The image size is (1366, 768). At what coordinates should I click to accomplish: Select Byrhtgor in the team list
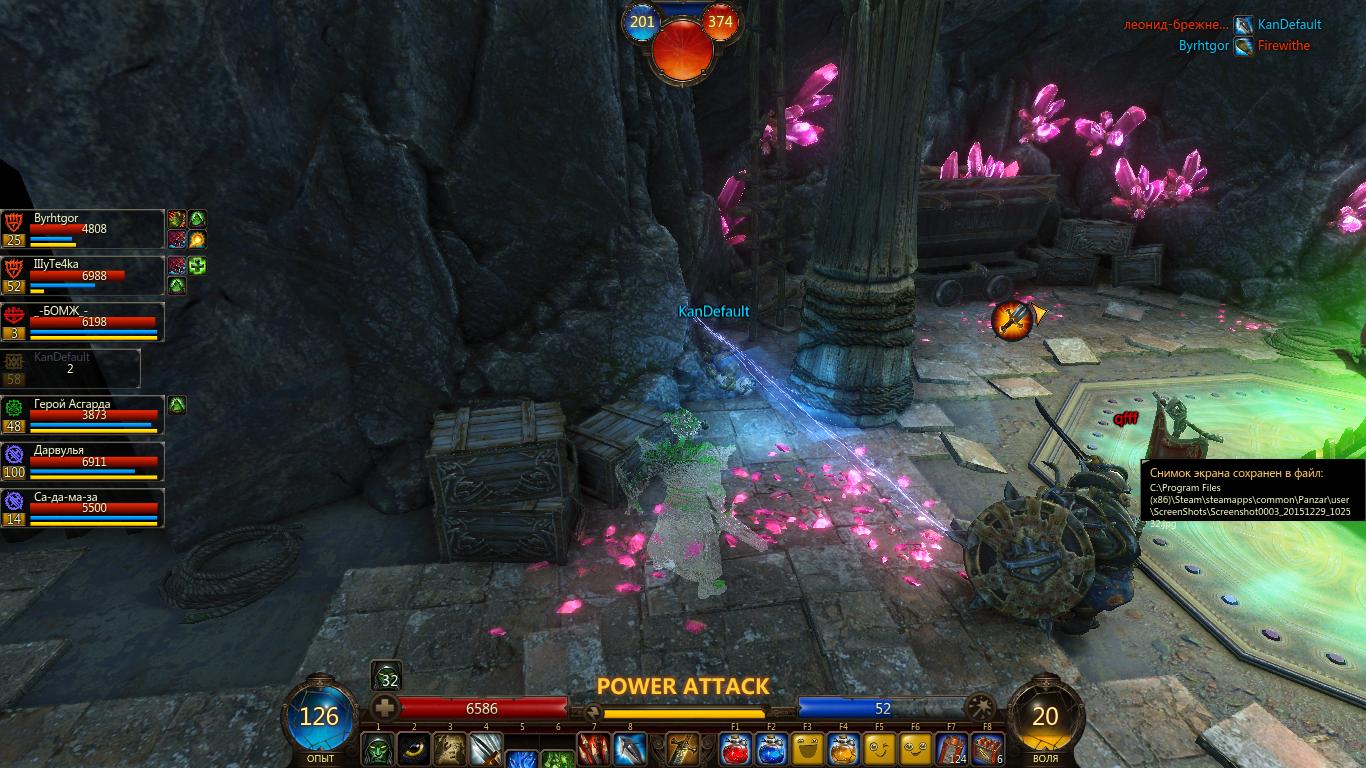coord(82,229)
